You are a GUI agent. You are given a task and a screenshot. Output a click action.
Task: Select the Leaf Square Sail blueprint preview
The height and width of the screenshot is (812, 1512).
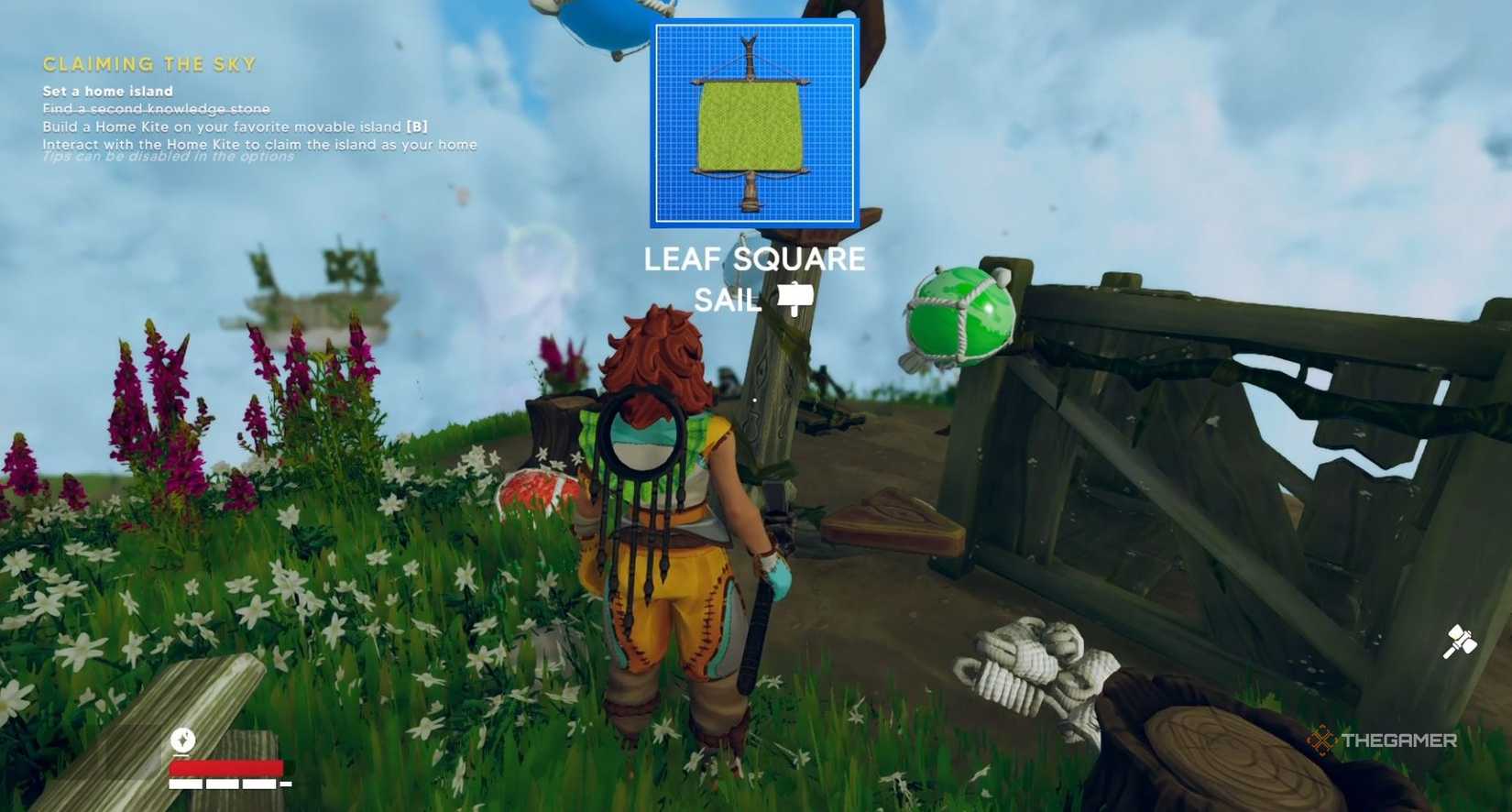pos(755,120)
